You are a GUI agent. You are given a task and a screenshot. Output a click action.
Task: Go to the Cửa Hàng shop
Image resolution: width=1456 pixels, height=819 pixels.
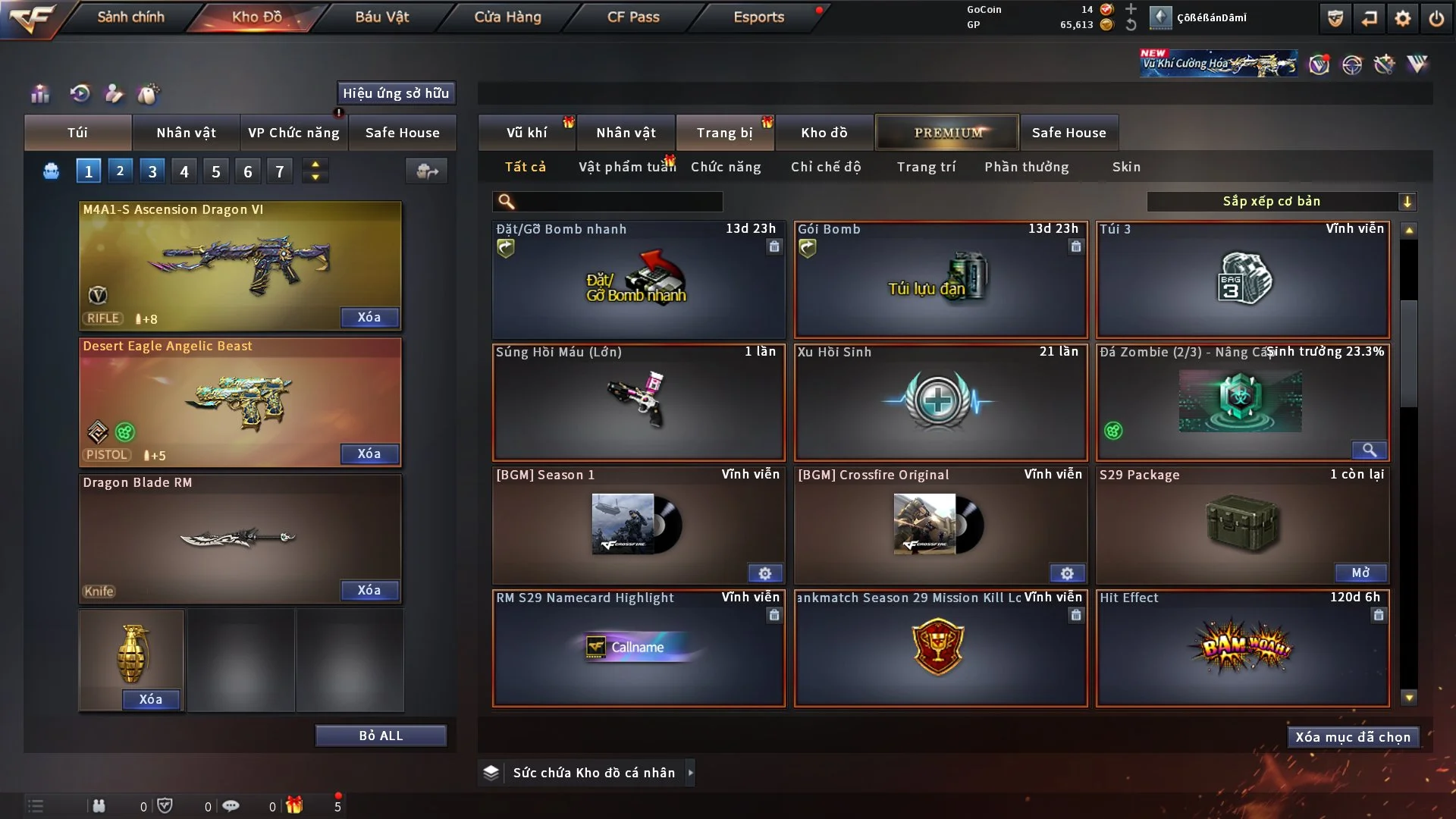click(507, 17)
